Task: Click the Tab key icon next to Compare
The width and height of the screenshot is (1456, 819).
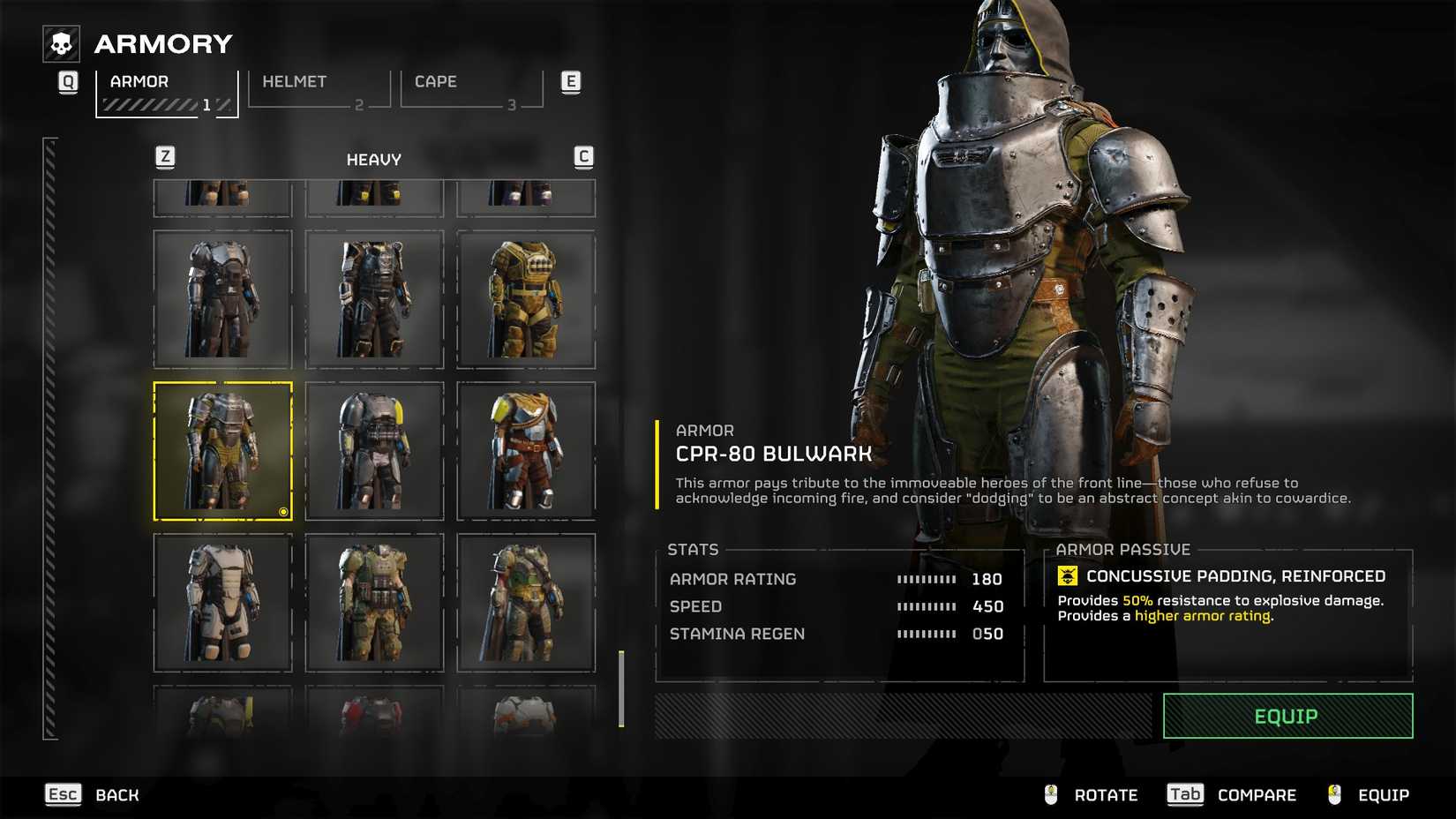Action: (x=1185, y=794)
